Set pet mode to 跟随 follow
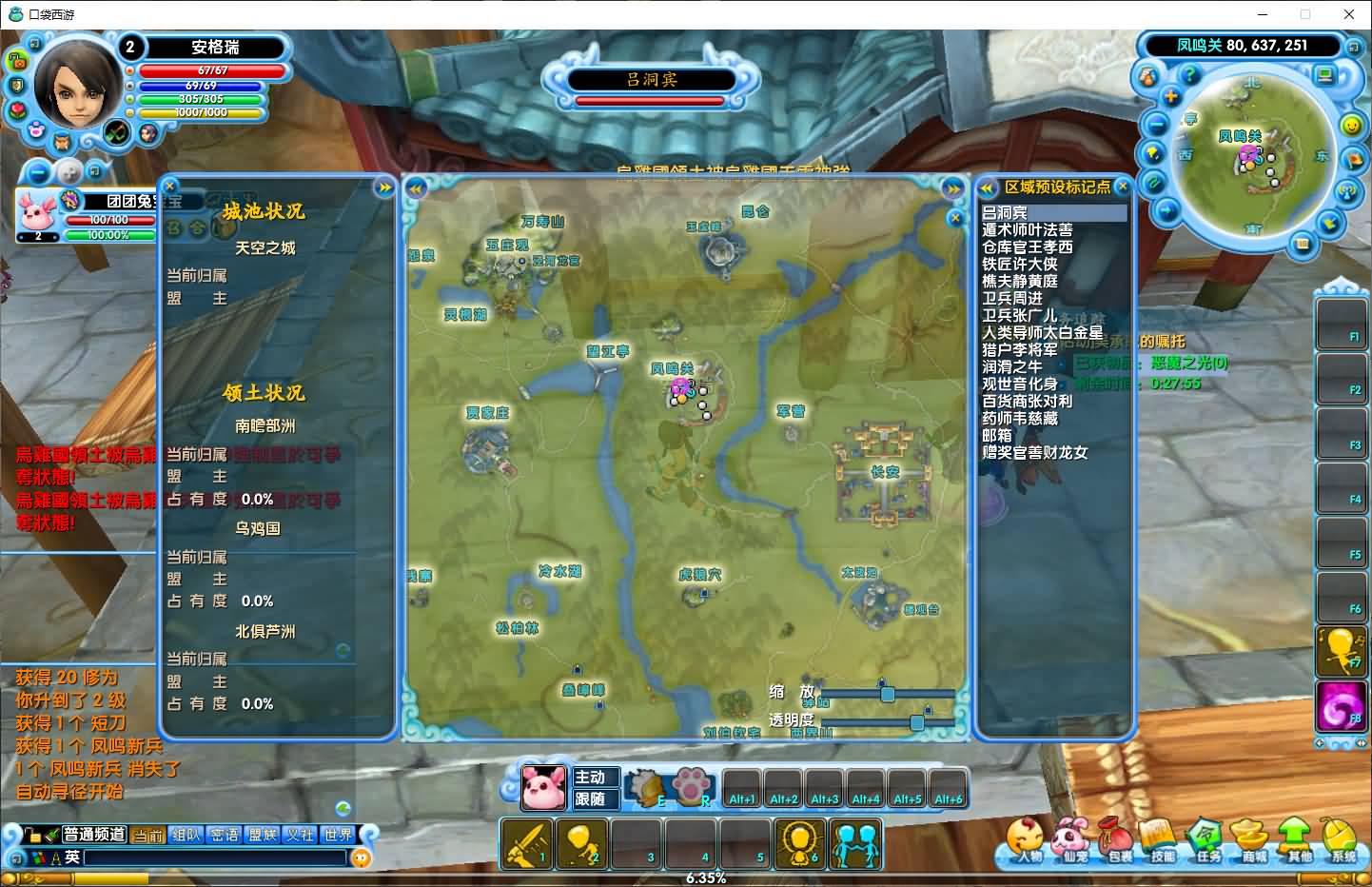Viewport: 1372px width, 887px height. (x=590, y=799)
